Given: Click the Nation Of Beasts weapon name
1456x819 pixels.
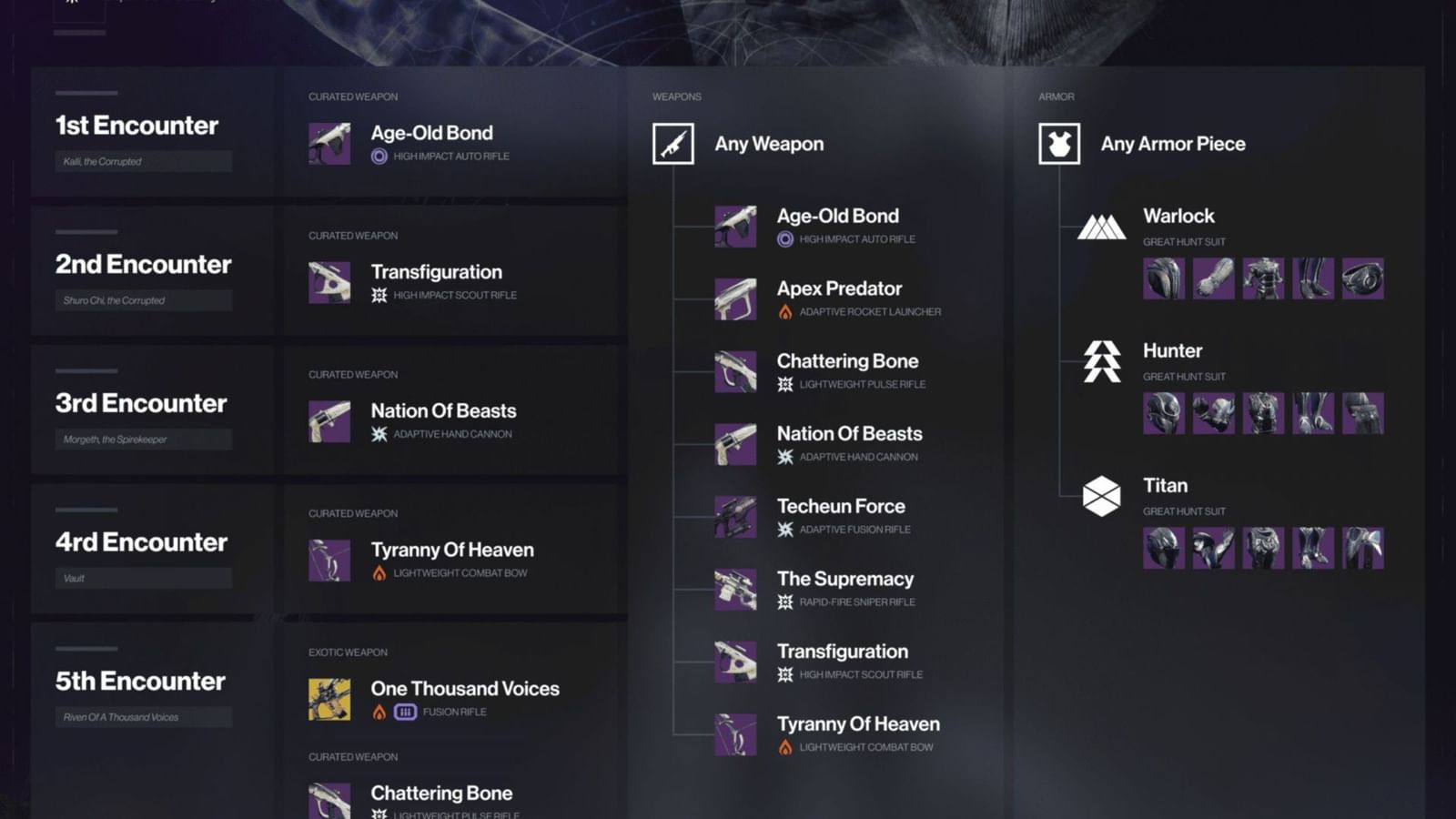Looking at the screenshot, I should point(848,433).
